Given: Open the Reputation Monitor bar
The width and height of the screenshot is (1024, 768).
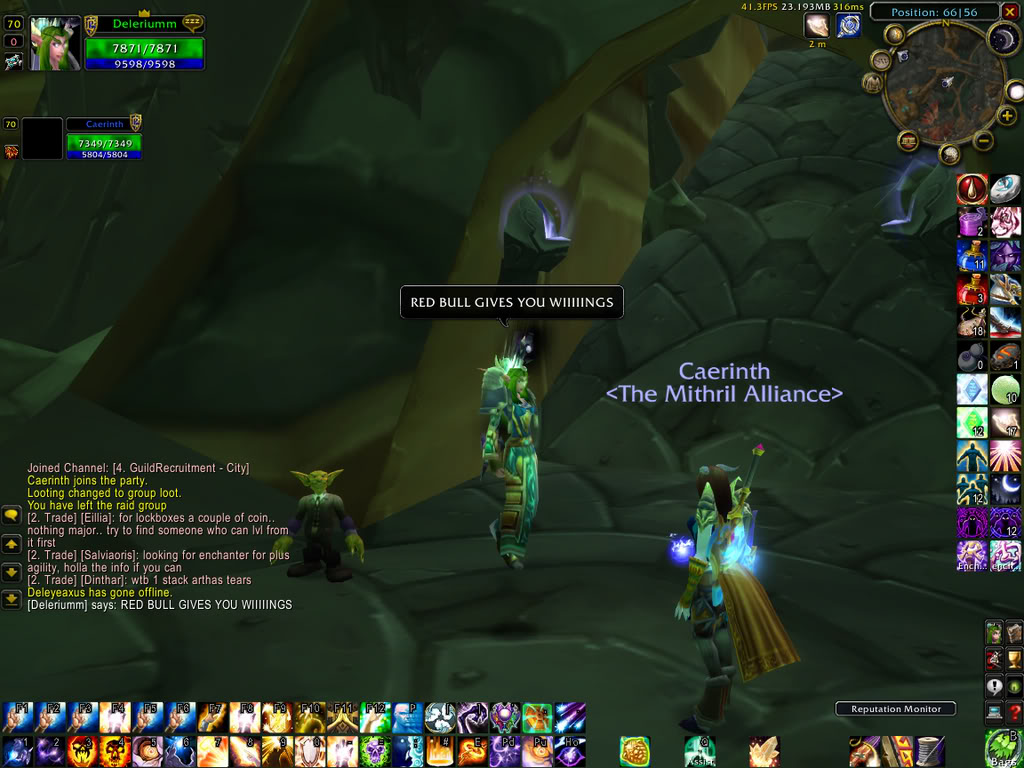Looking at the screenshot, I should (x=895, y=709).
